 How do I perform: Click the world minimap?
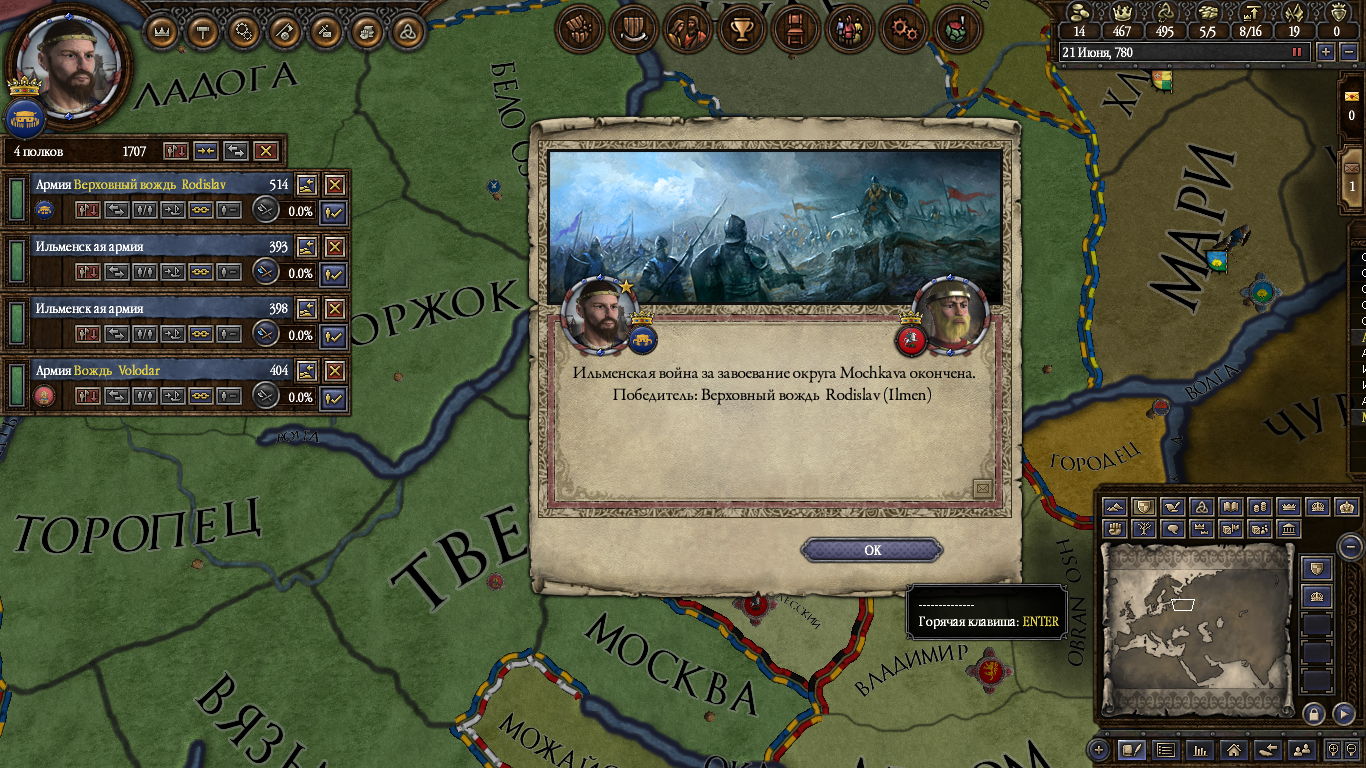[1196, 629]
